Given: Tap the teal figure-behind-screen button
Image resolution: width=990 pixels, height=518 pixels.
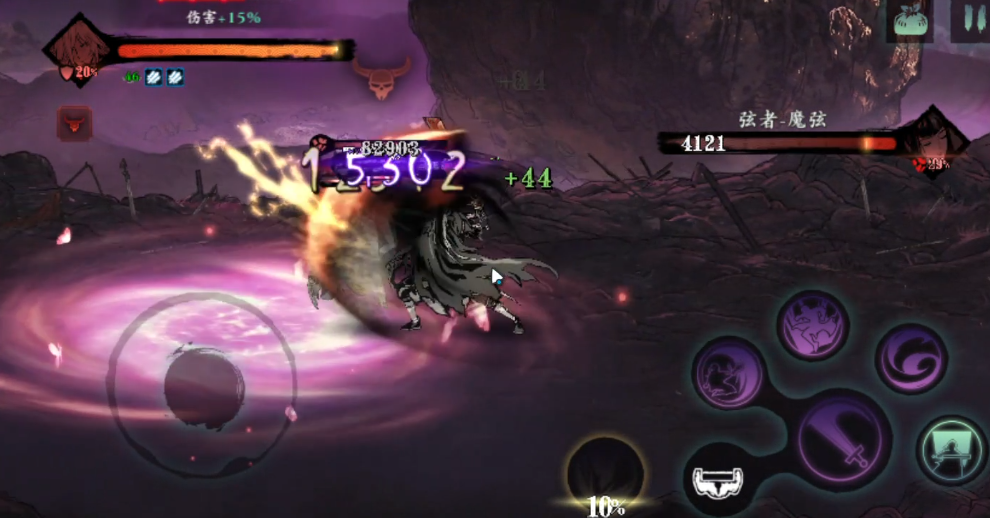Looking at the screenshot, I should point(951,450).
